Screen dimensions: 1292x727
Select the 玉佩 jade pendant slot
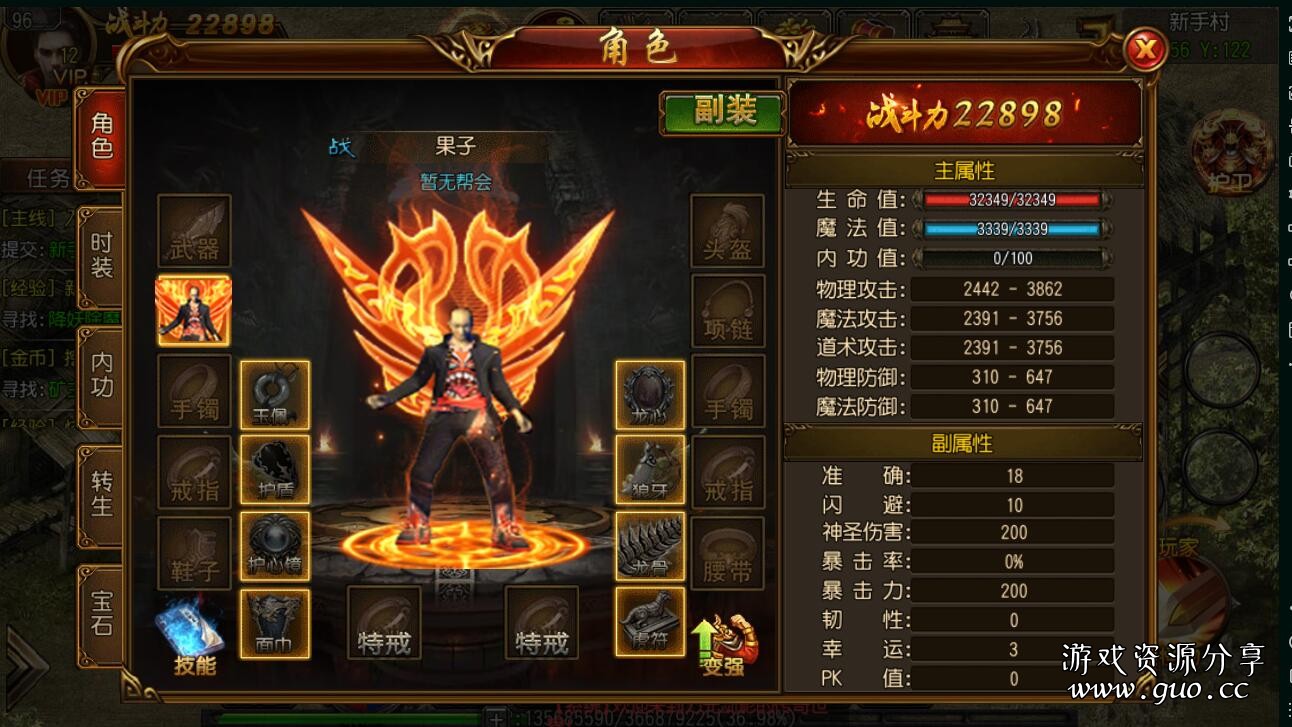coord(274,394)
